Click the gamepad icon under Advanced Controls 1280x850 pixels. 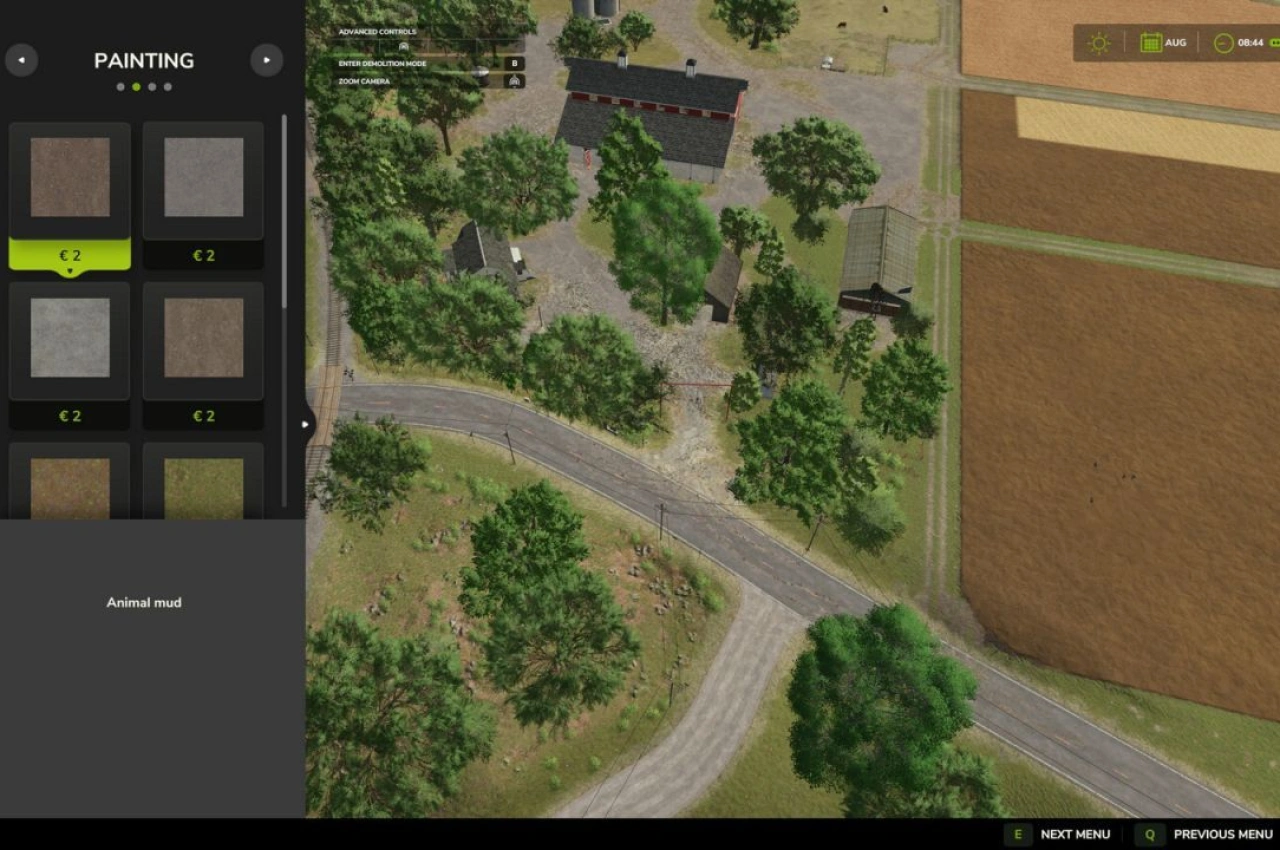coord(404,46)
